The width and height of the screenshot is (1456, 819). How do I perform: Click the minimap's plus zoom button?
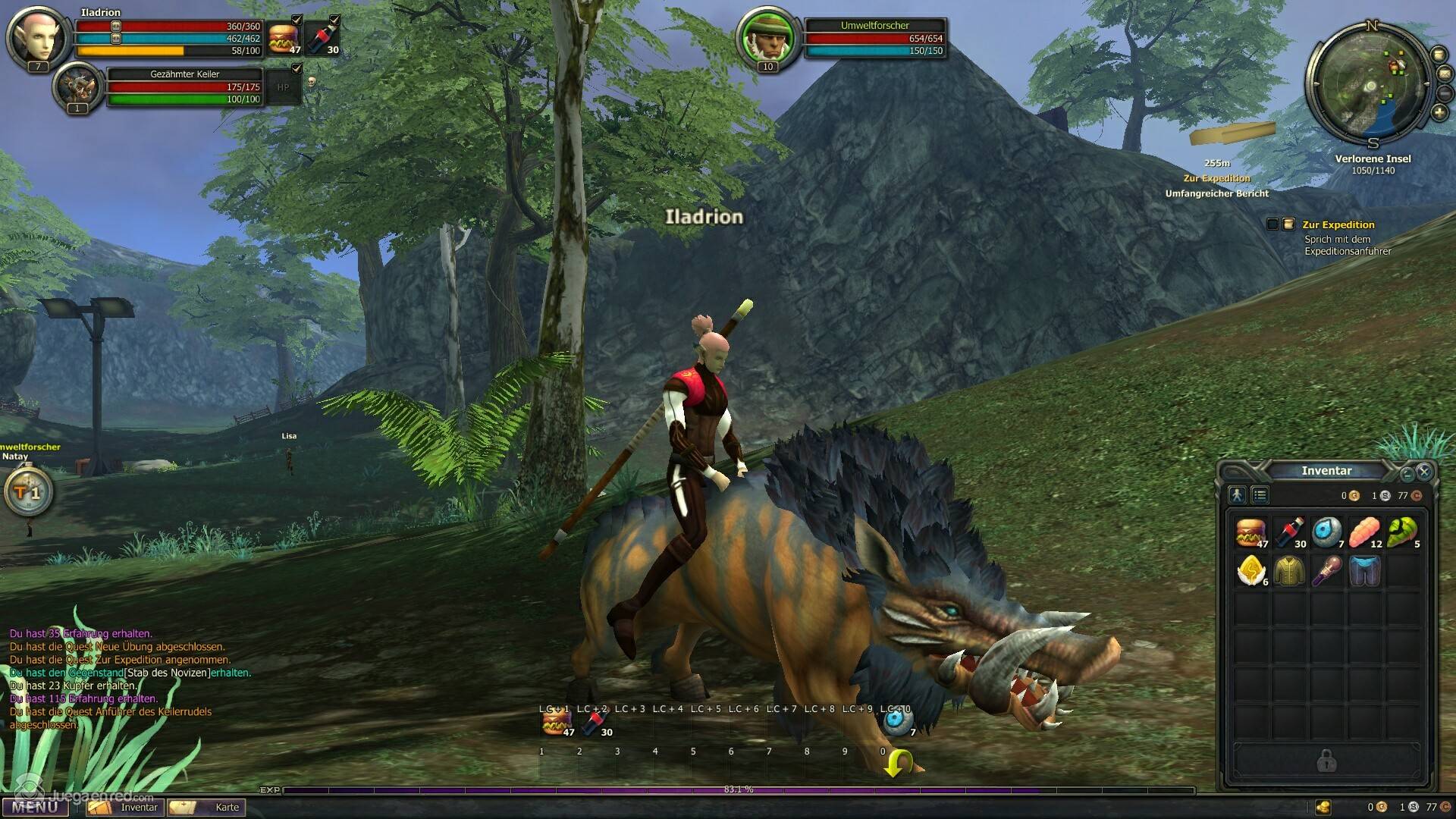pos(1439,113)
